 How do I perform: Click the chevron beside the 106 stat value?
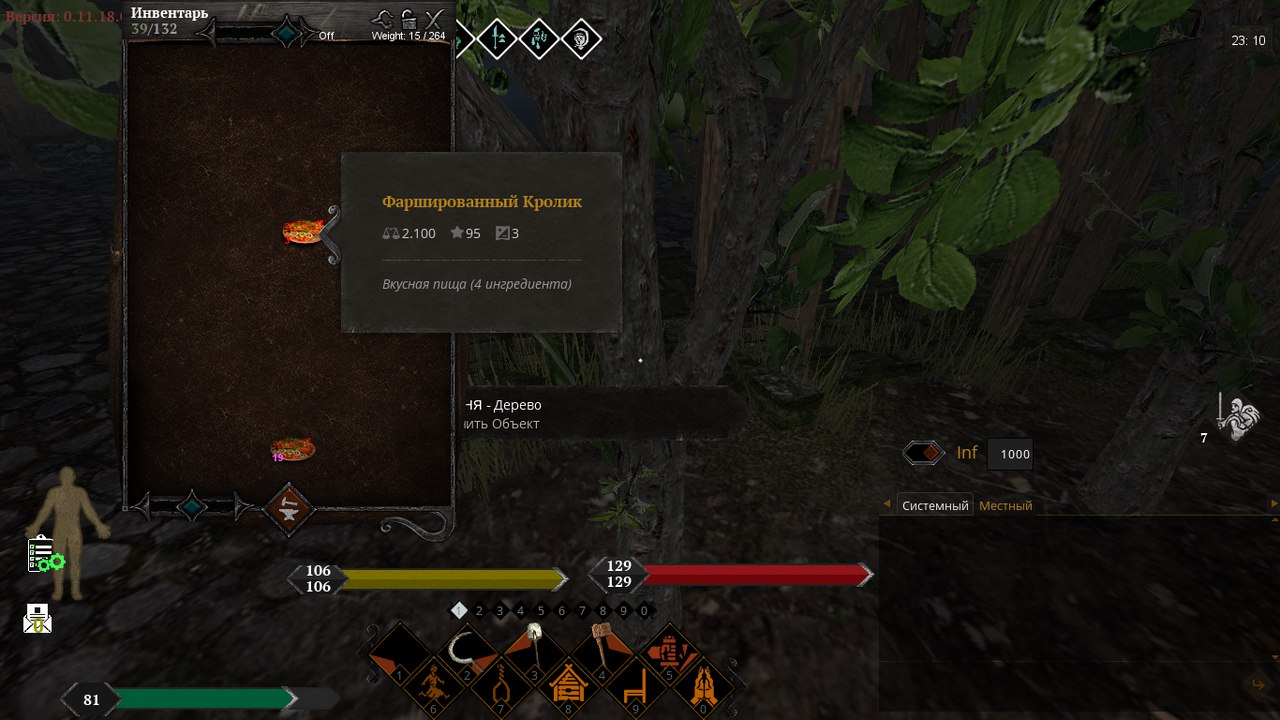tap(293, 578)
